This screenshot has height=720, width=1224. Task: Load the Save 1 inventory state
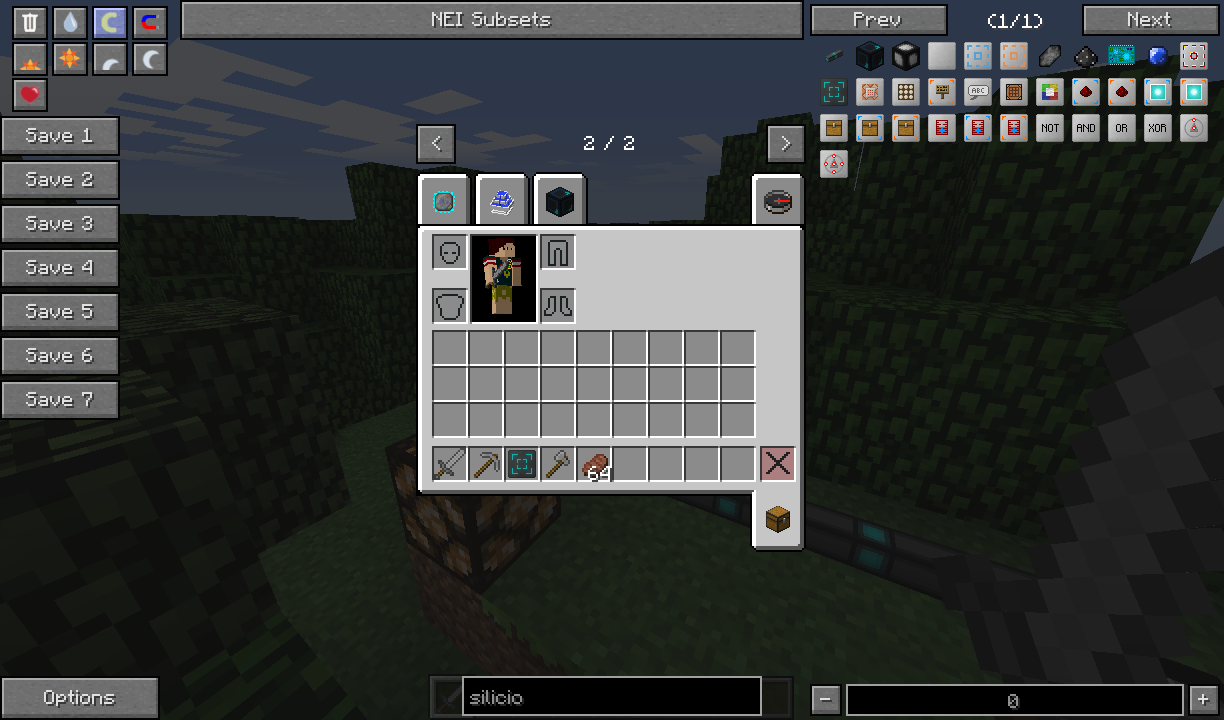click(x=60, y=136)
